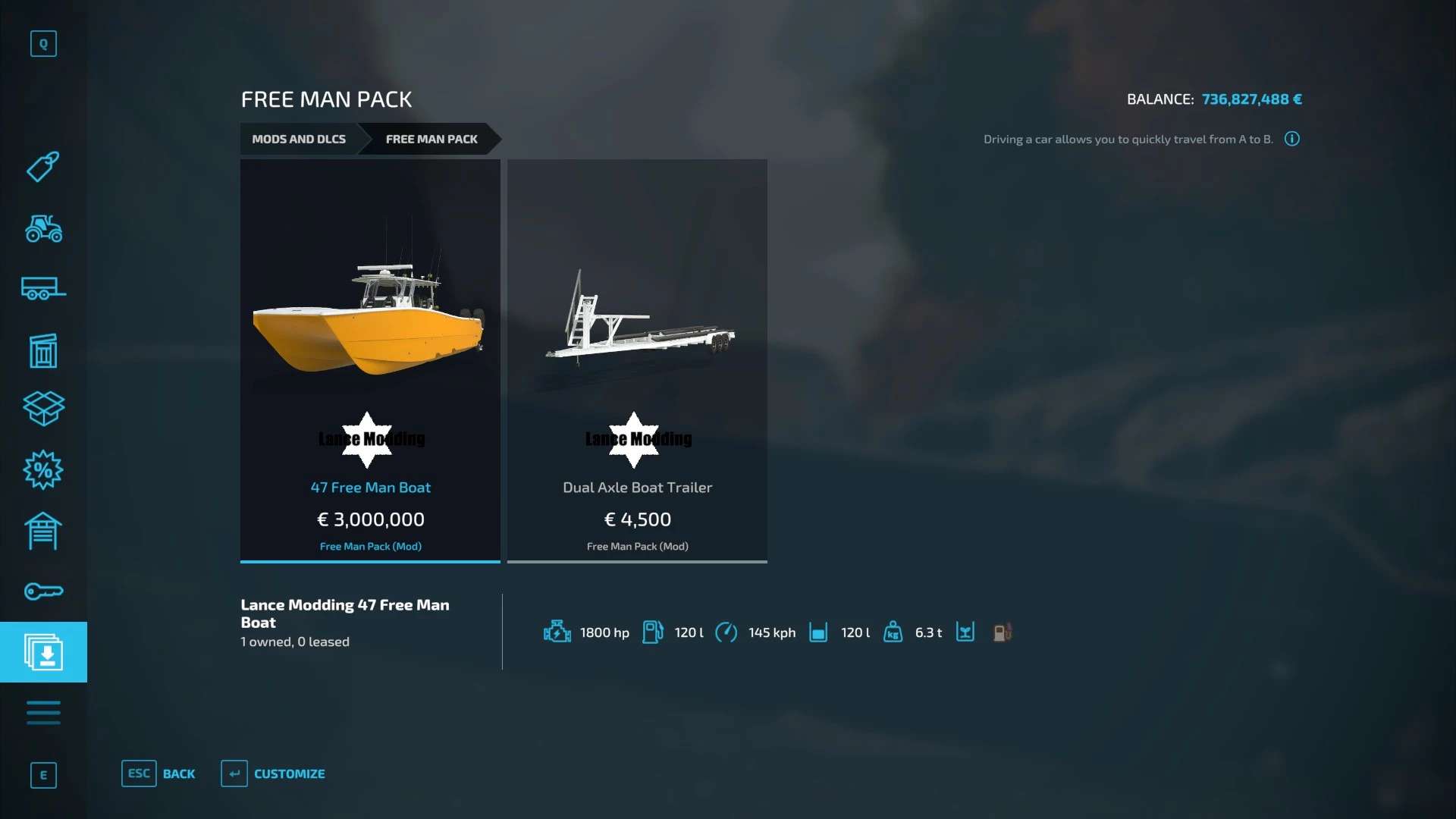1456x819 pixels.
Task: Show the percent badge sales category
Action: [x=43, y=470]
